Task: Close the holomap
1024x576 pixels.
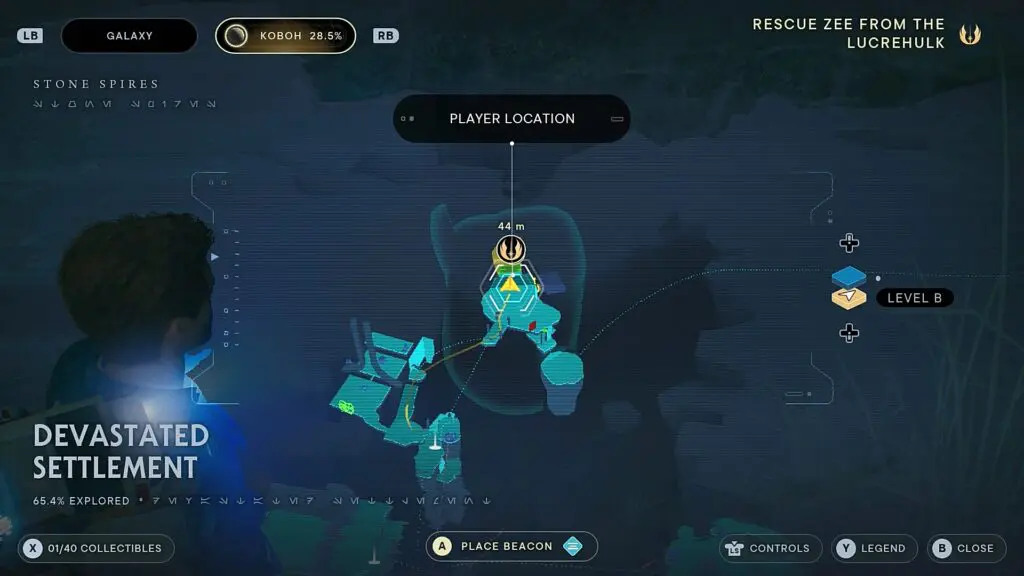Action: [x=963, y=548]
